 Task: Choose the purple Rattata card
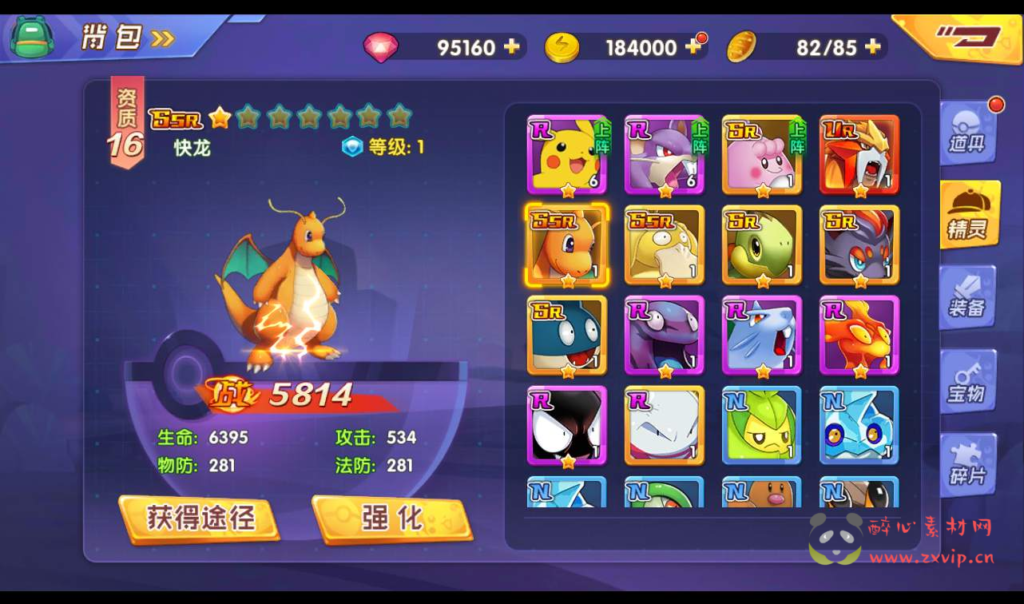pos(664,154)
